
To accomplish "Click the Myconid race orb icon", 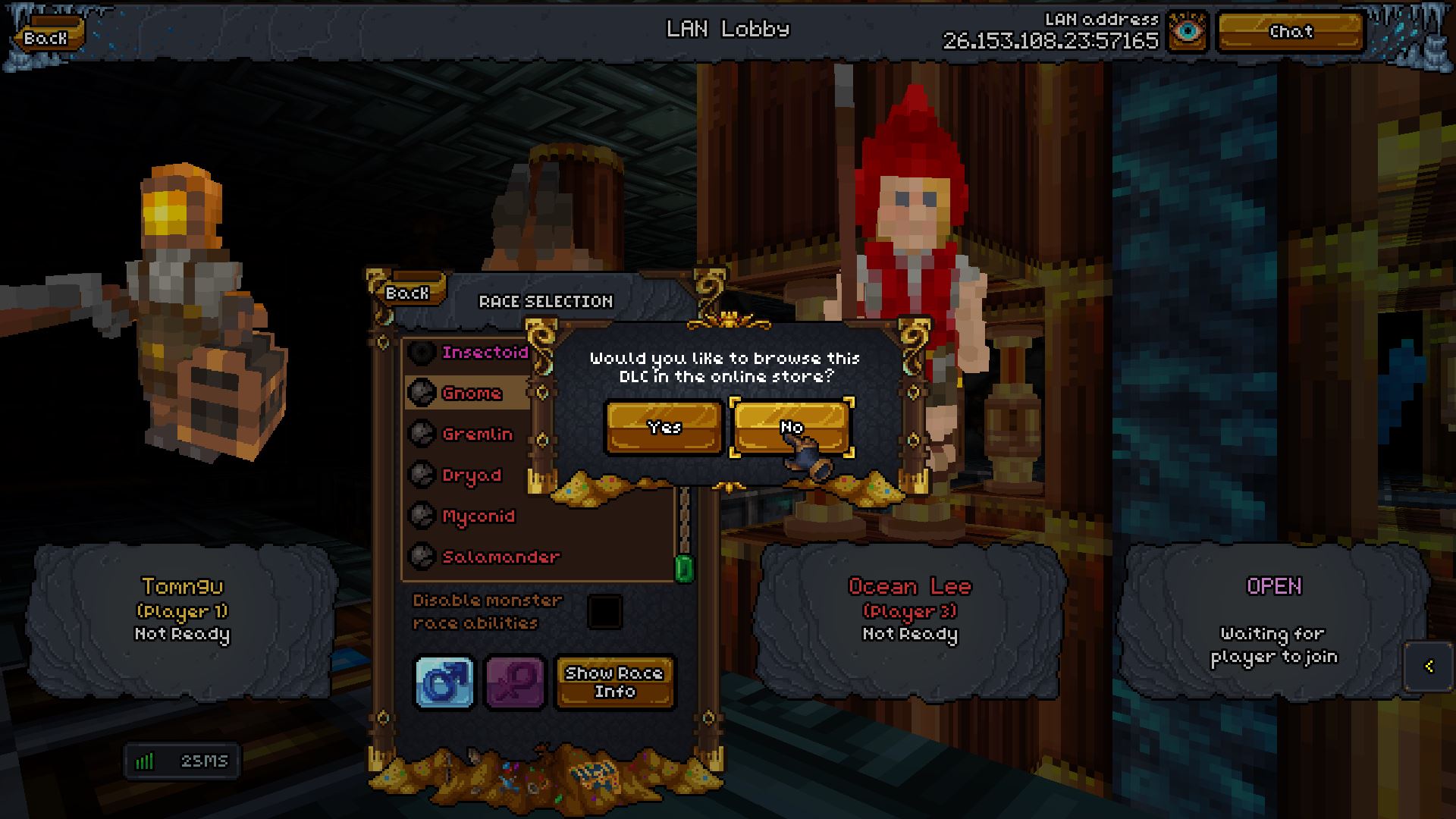I will (422, 516).
